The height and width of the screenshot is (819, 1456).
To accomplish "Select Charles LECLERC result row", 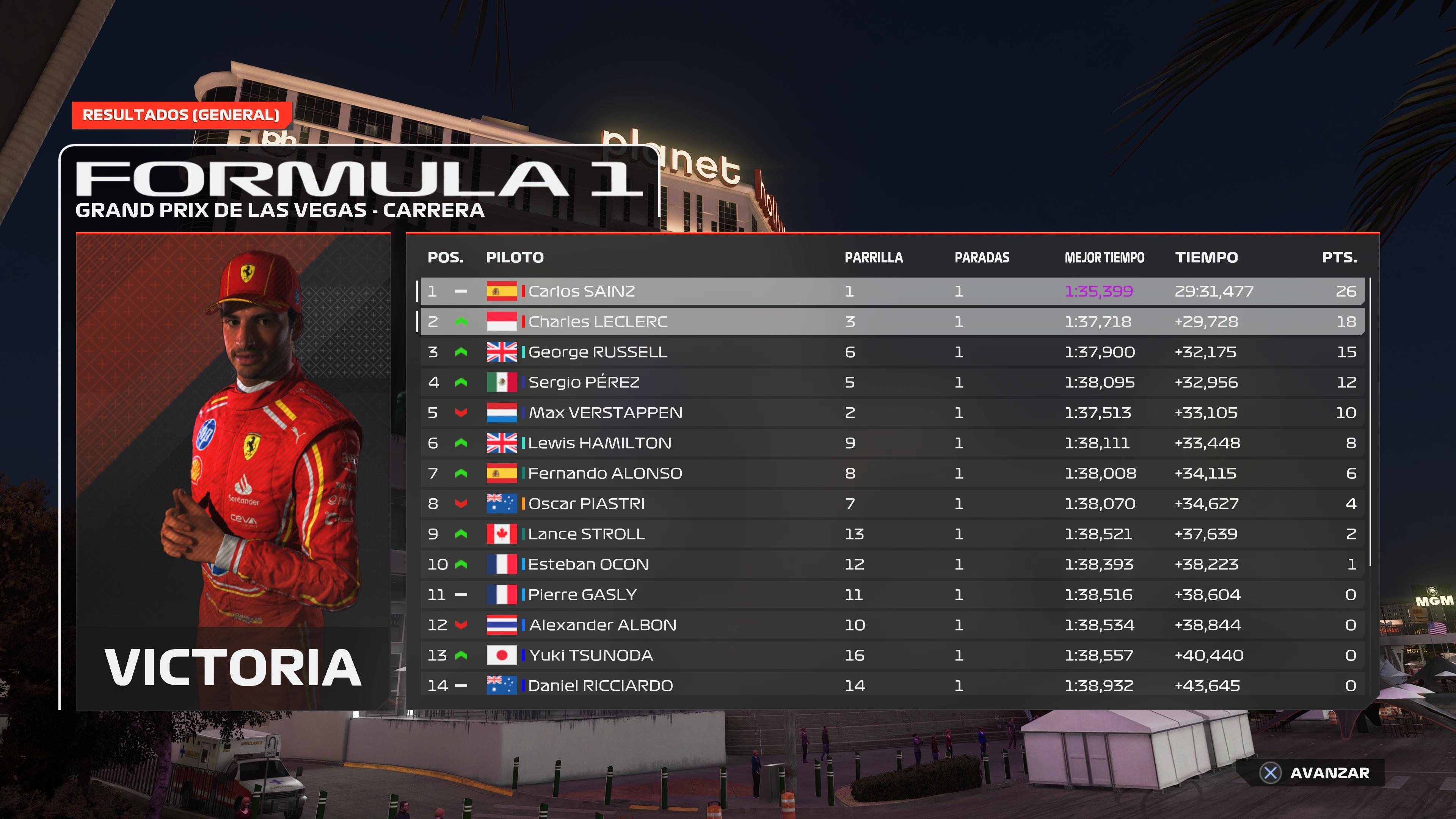I will click(x=892, y=322).
